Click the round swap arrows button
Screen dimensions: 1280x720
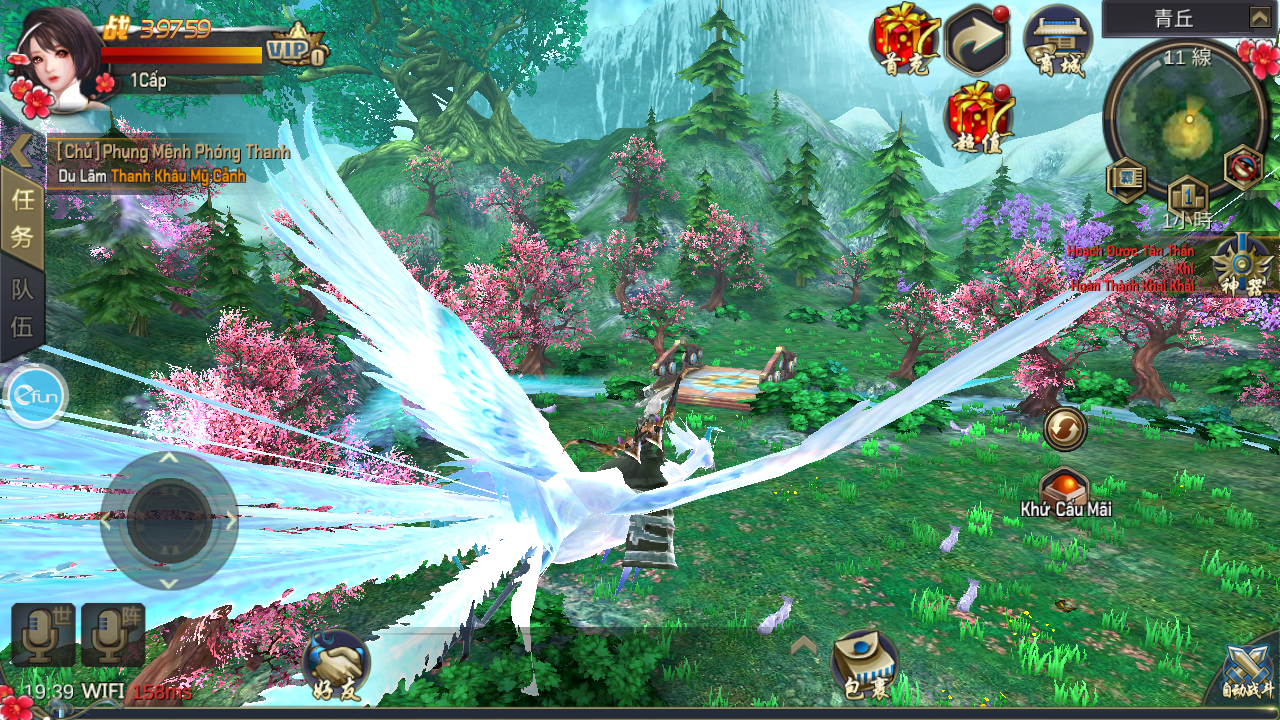click(x=1065, y=430)
